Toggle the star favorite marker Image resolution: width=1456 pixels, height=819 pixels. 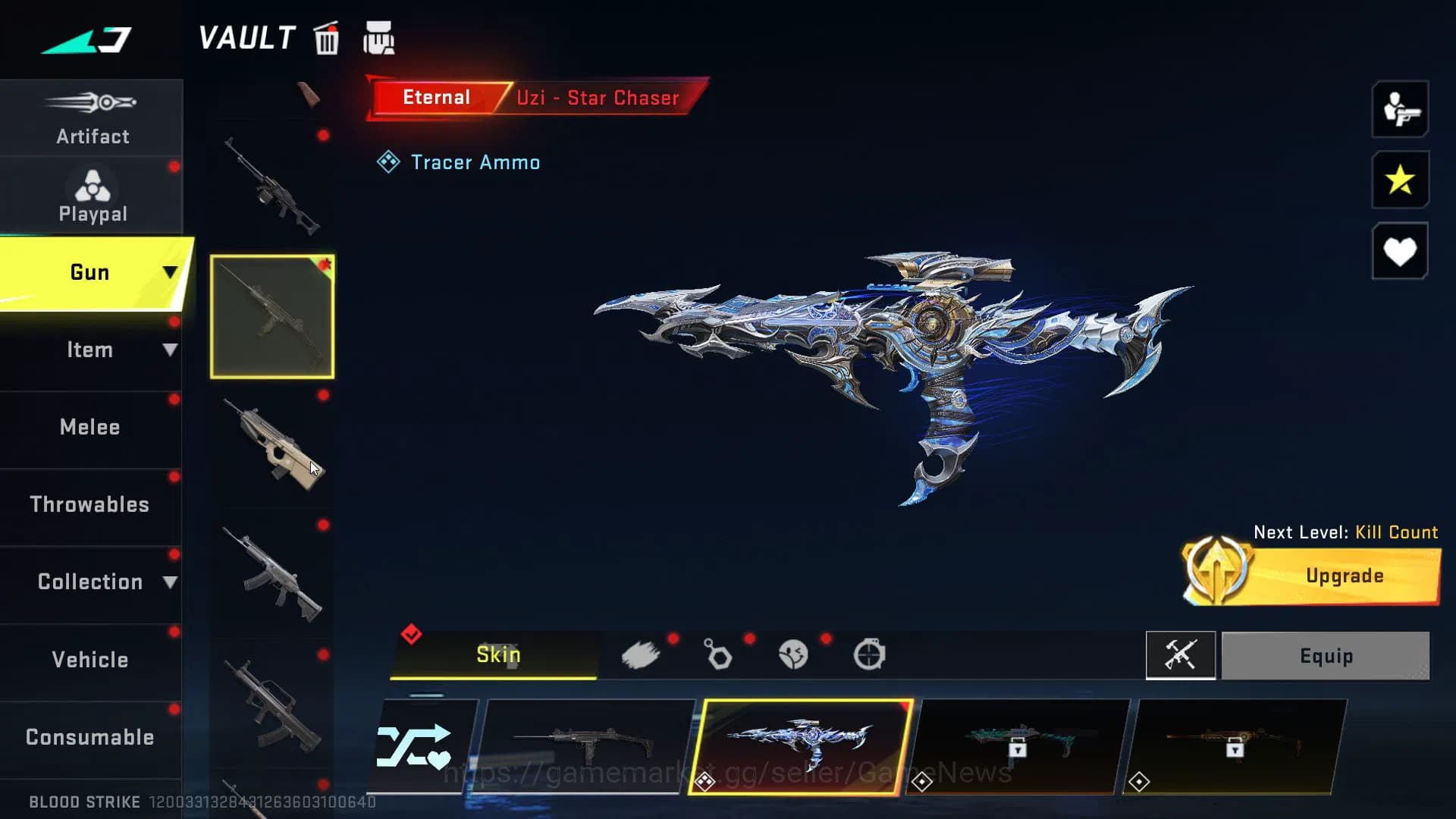[1399, 180]
